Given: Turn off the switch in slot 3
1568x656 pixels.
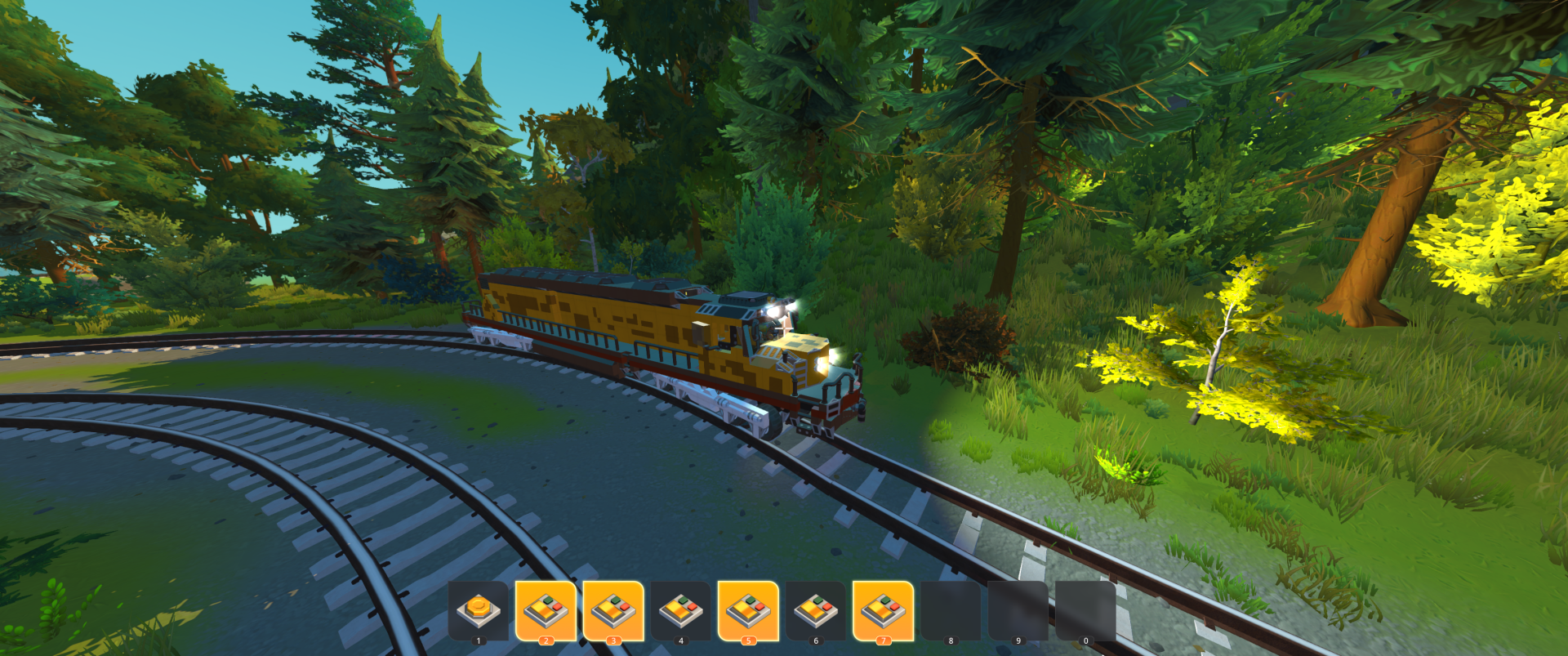Looking at the screenshot, I should (613, 609).
